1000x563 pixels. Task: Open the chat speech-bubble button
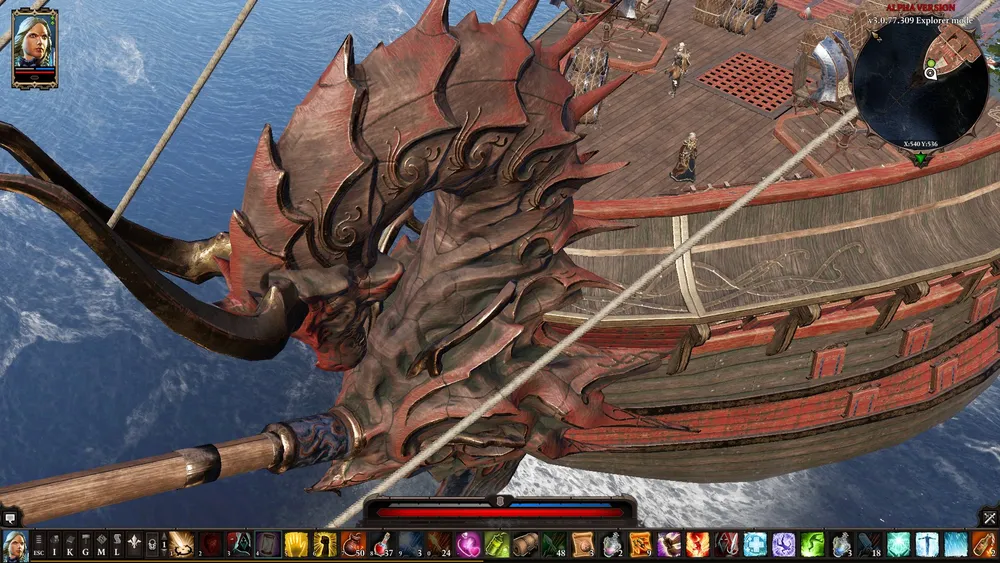click(10, 518)
